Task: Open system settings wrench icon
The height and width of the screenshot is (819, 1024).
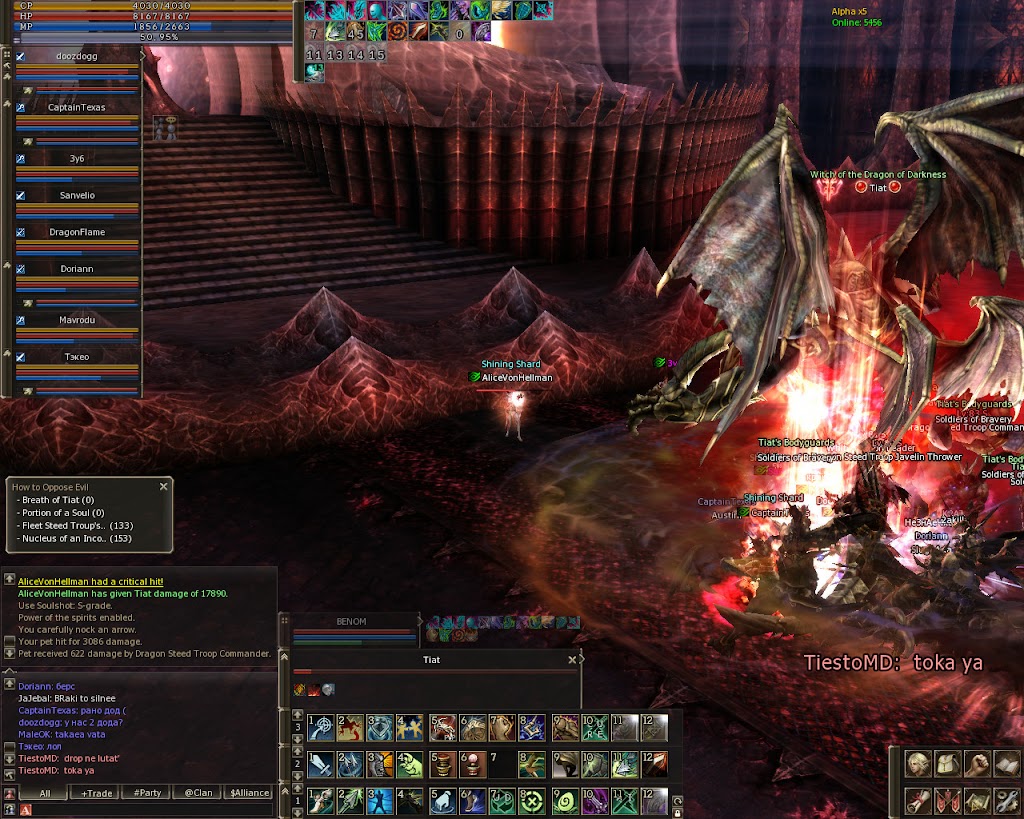Action: 1005,800
